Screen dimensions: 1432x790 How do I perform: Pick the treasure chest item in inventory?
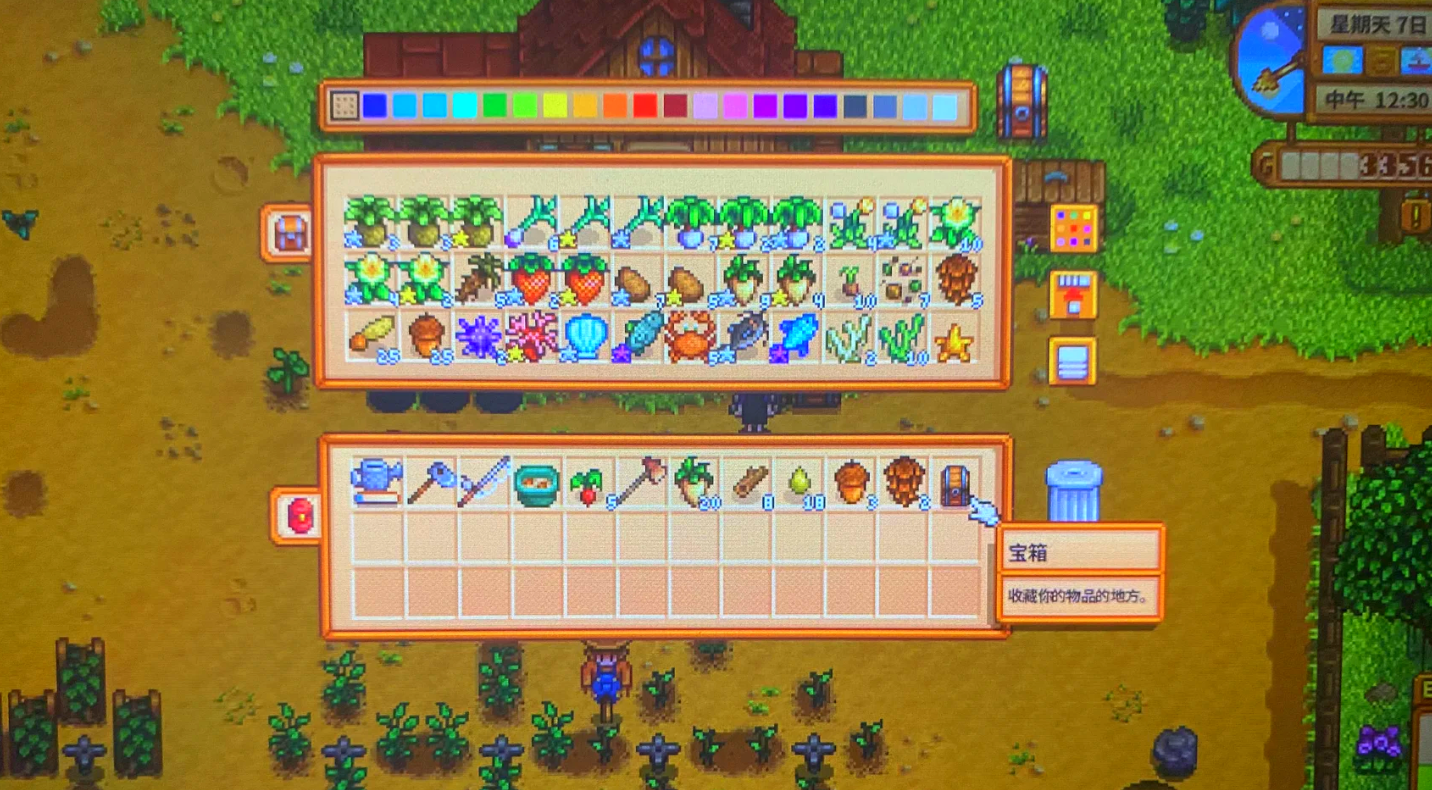click(954, 482)
